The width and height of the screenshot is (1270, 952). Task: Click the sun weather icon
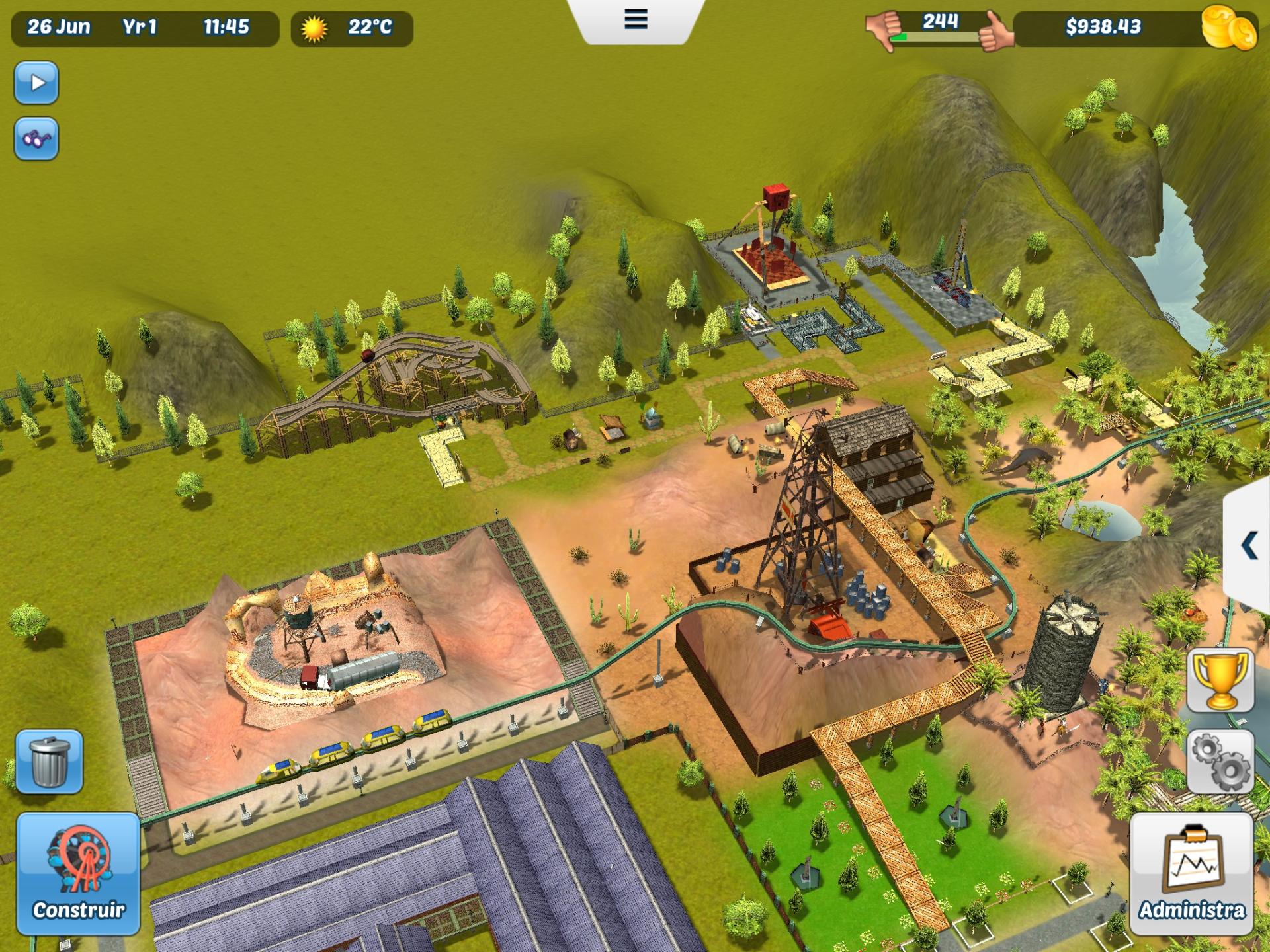(313, 28)
